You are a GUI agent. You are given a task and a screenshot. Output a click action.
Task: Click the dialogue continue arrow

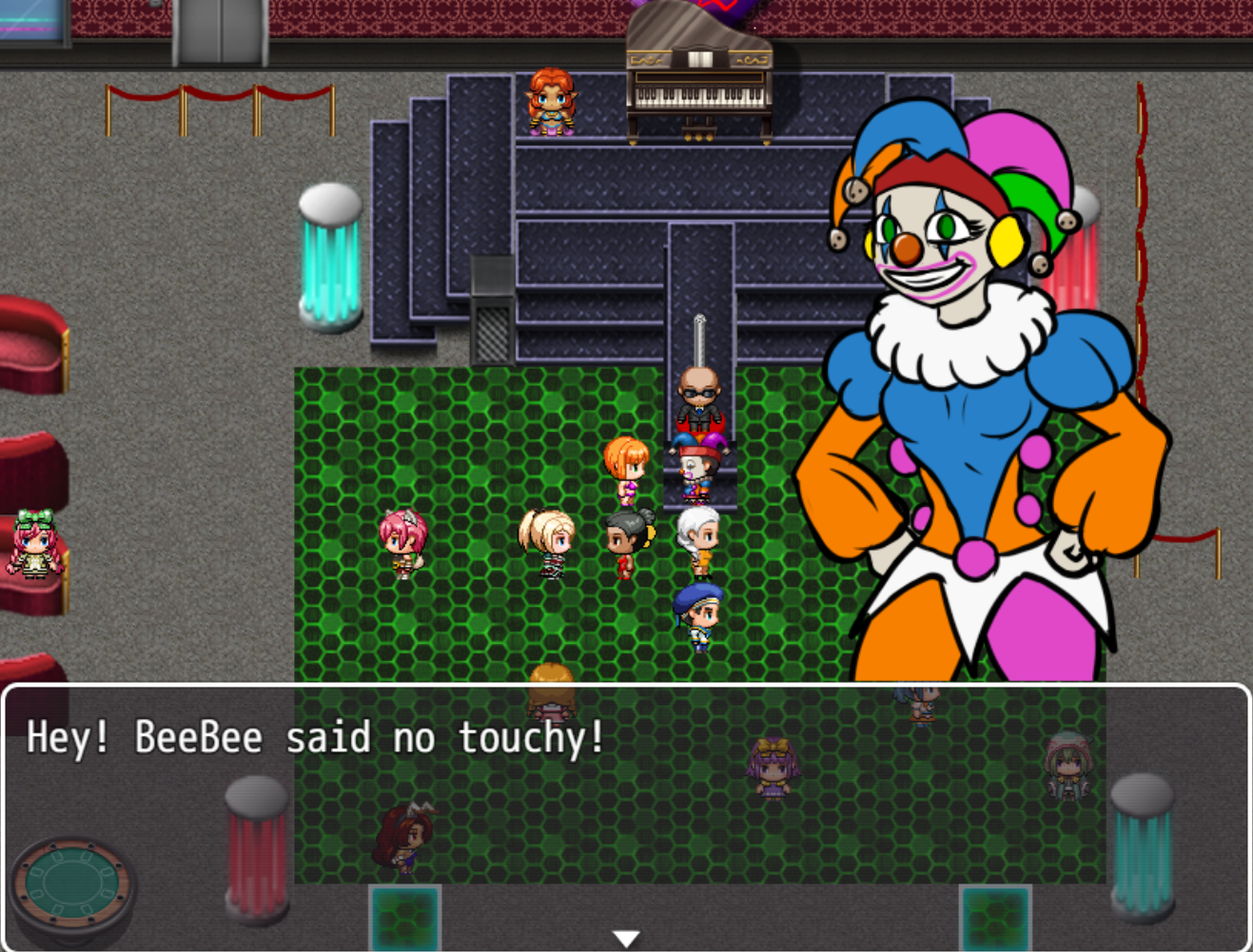point(625,936)
